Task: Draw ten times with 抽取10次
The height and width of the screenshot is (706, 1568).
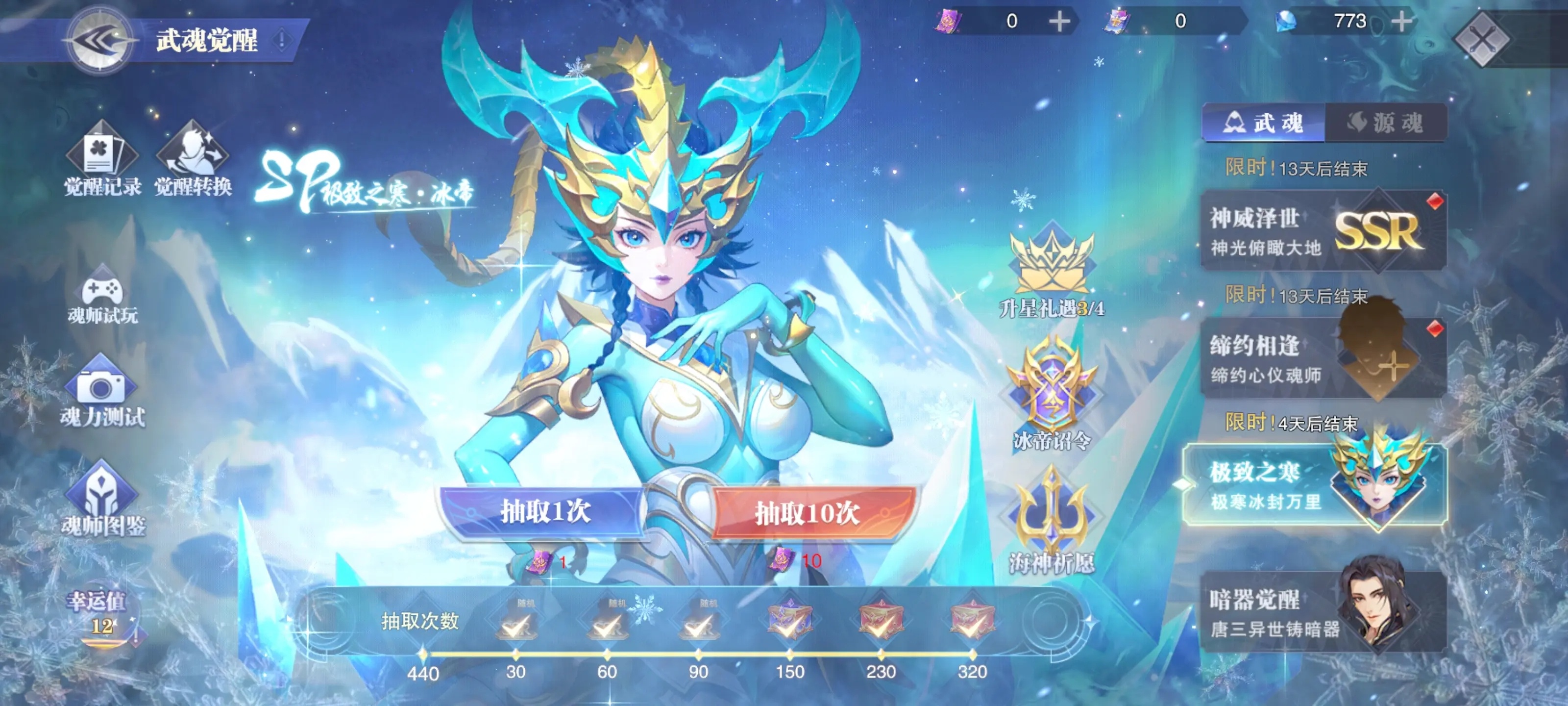Action: [x=808, y=513]
